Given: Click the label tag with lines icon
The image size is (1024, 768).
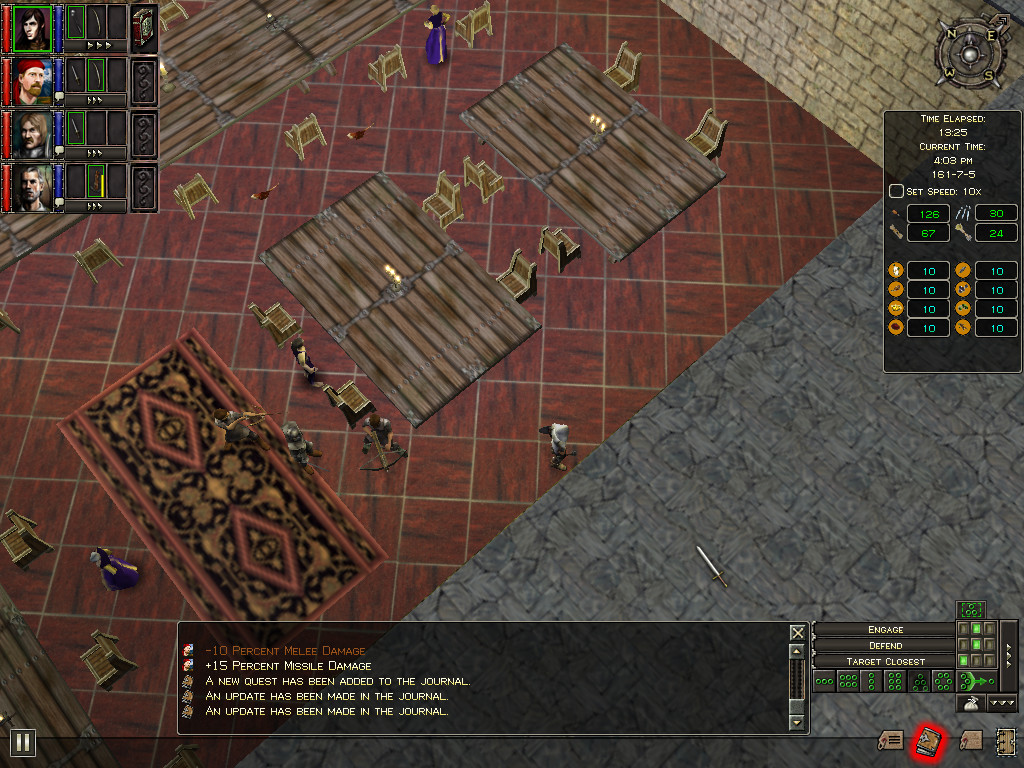Looking at the screenshot, I should (x=890, y=741).
